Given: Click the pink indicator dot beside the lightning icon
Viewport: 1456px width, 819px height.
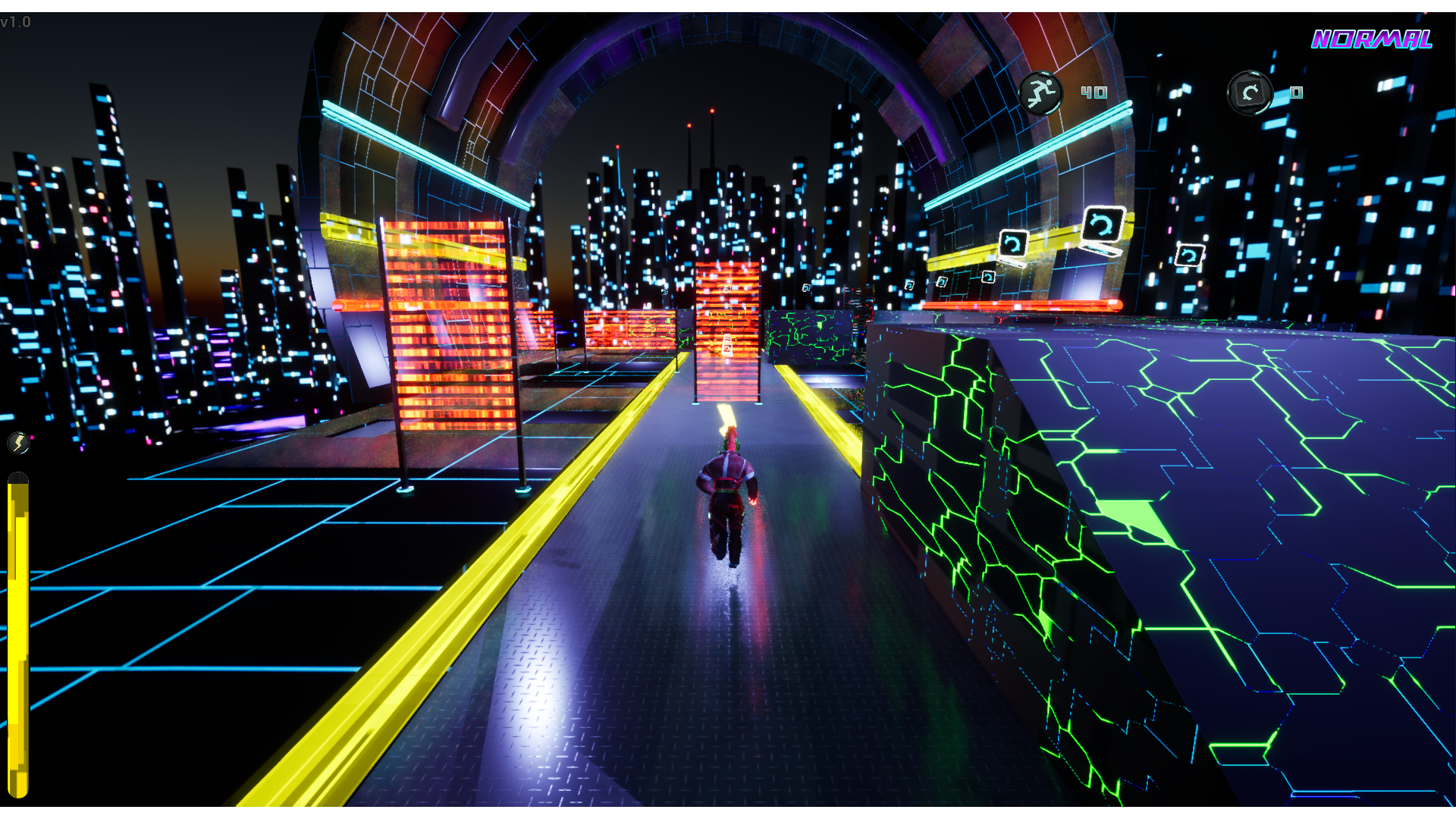Looking at the screenshot, I should 32,438.
